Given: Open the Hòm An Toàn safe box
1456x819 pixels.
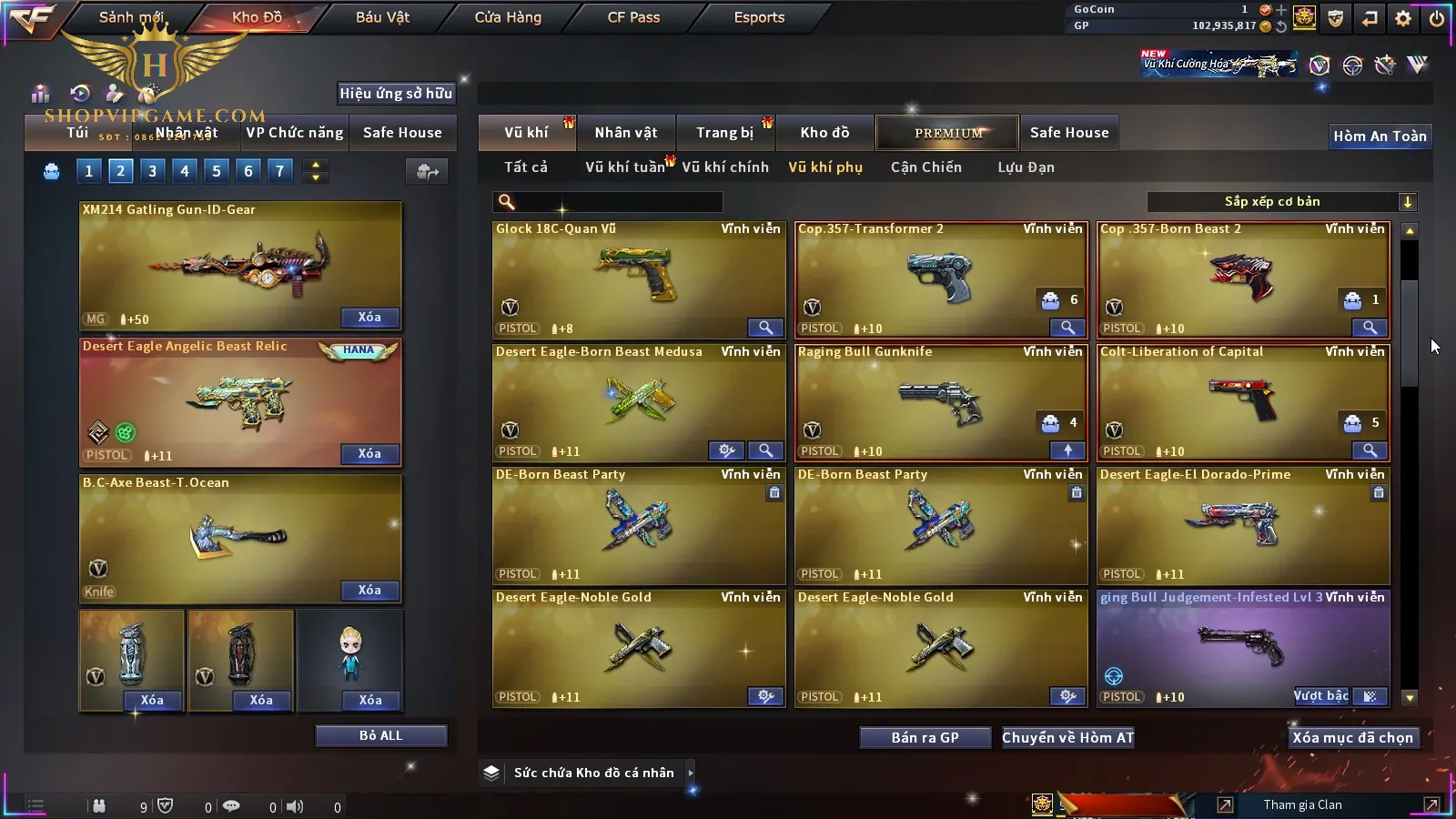Looking at the screenshot, I should [x=1380, y=136].
